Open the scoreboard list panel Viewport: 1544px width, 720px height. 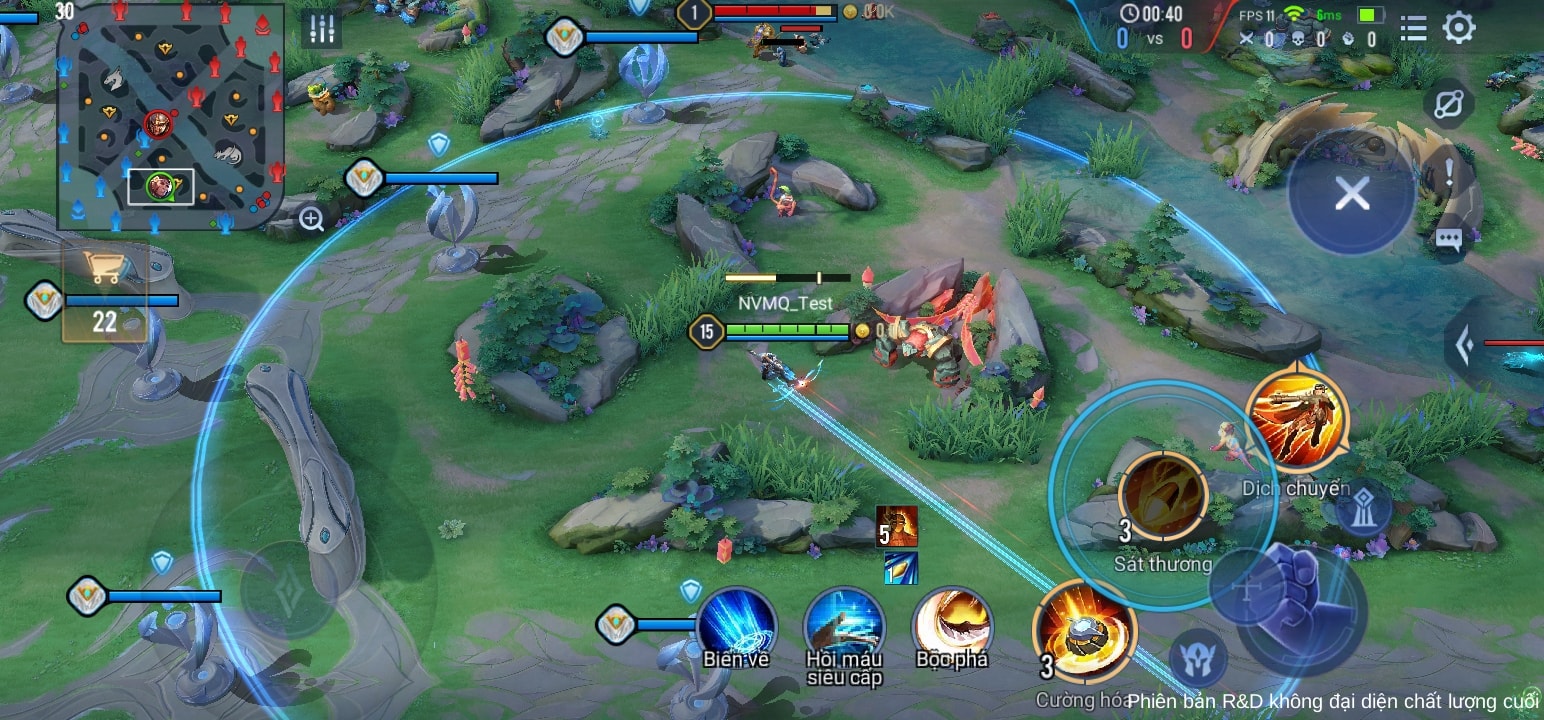pyautogui.click(x=1412, y=28)
